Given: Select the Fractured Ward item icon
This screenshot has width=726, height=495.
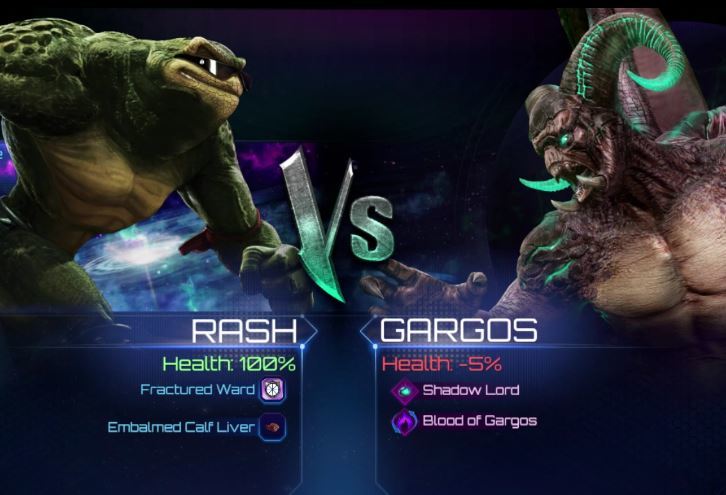Looking at the screenshot, I should click(x=272, y=390).
